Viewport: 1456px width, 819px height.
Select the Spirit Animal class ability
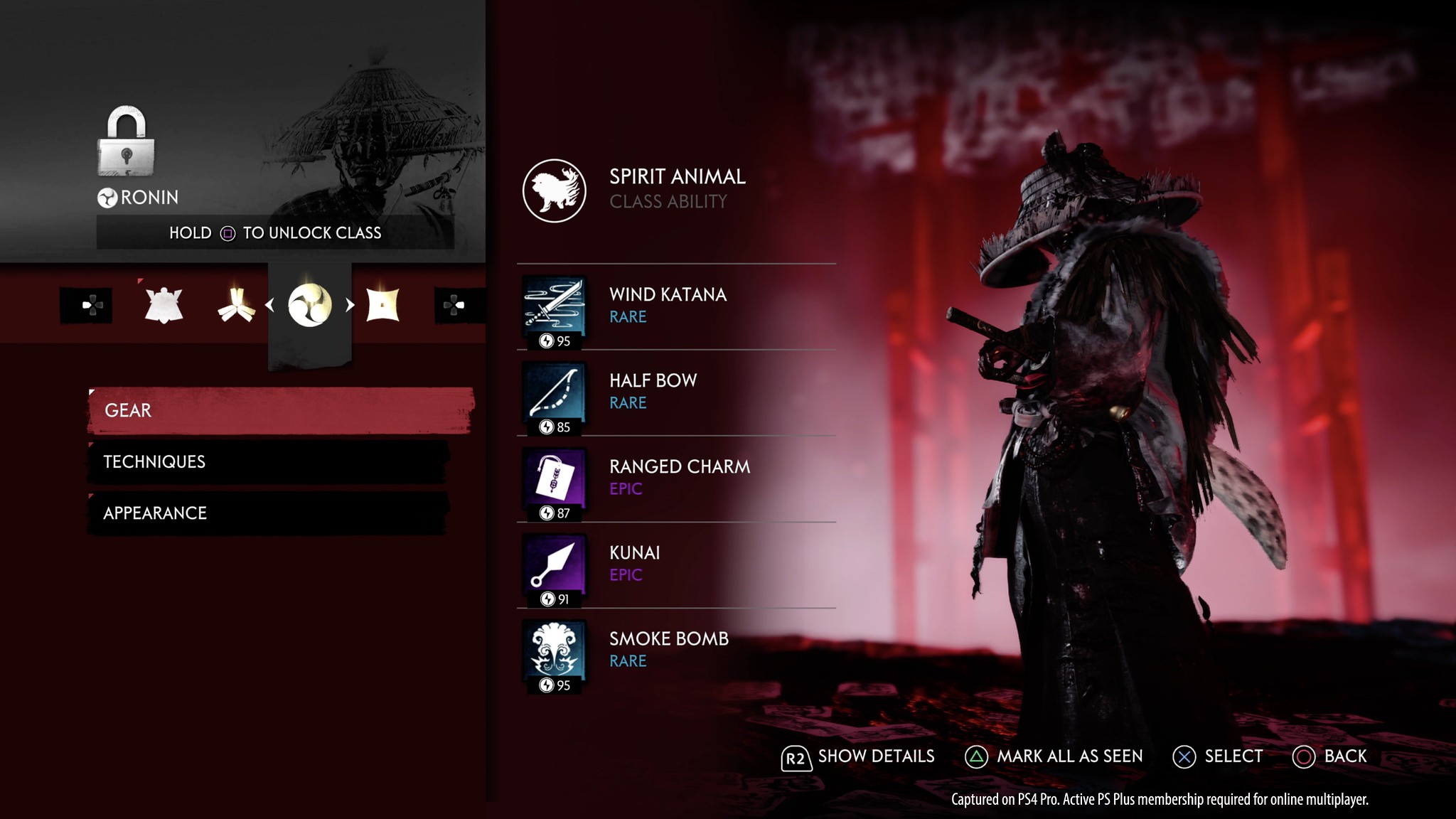tap(555, 191)
